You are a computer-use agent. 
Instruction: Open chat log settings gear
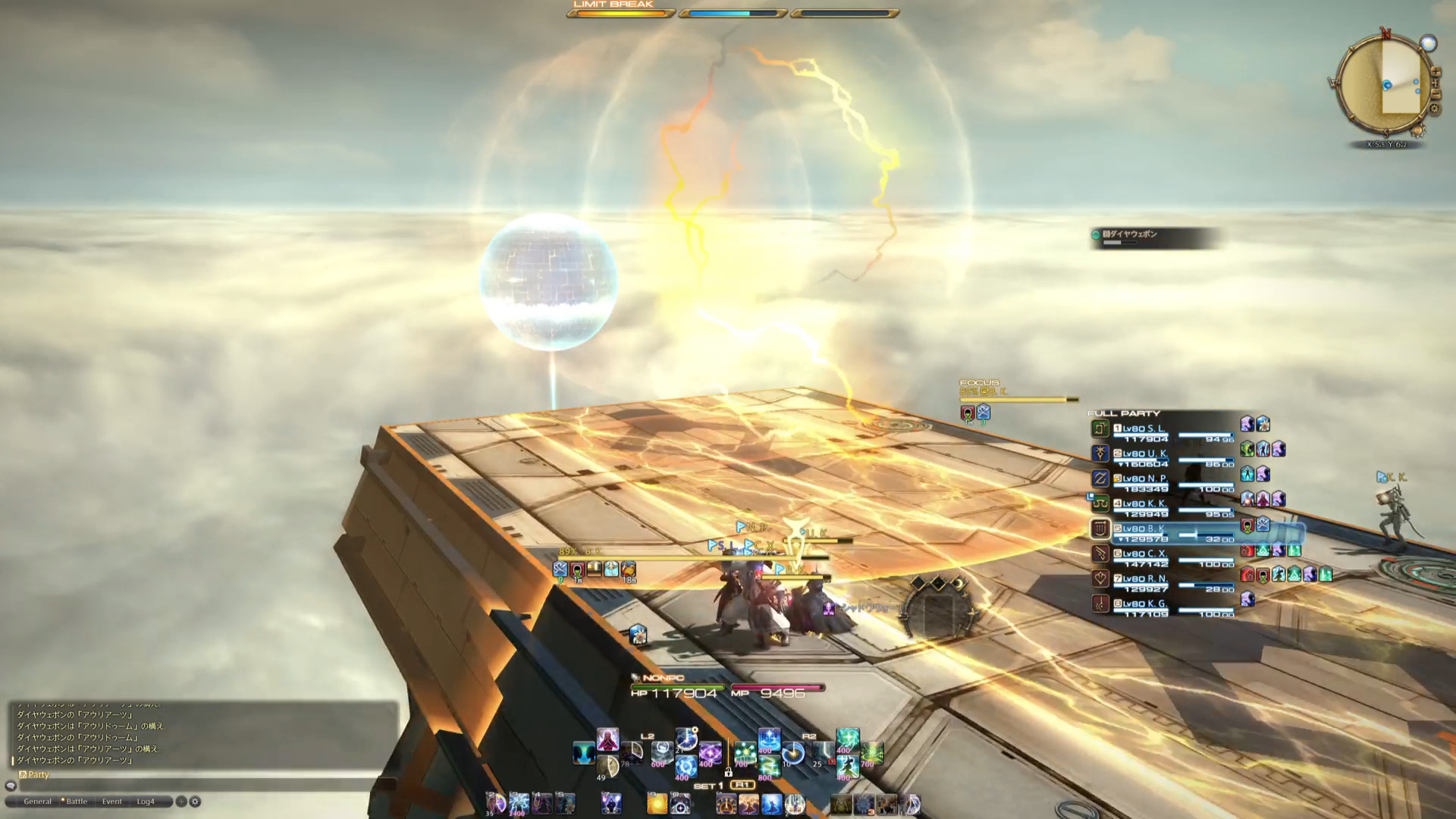(x=196, y=802)
